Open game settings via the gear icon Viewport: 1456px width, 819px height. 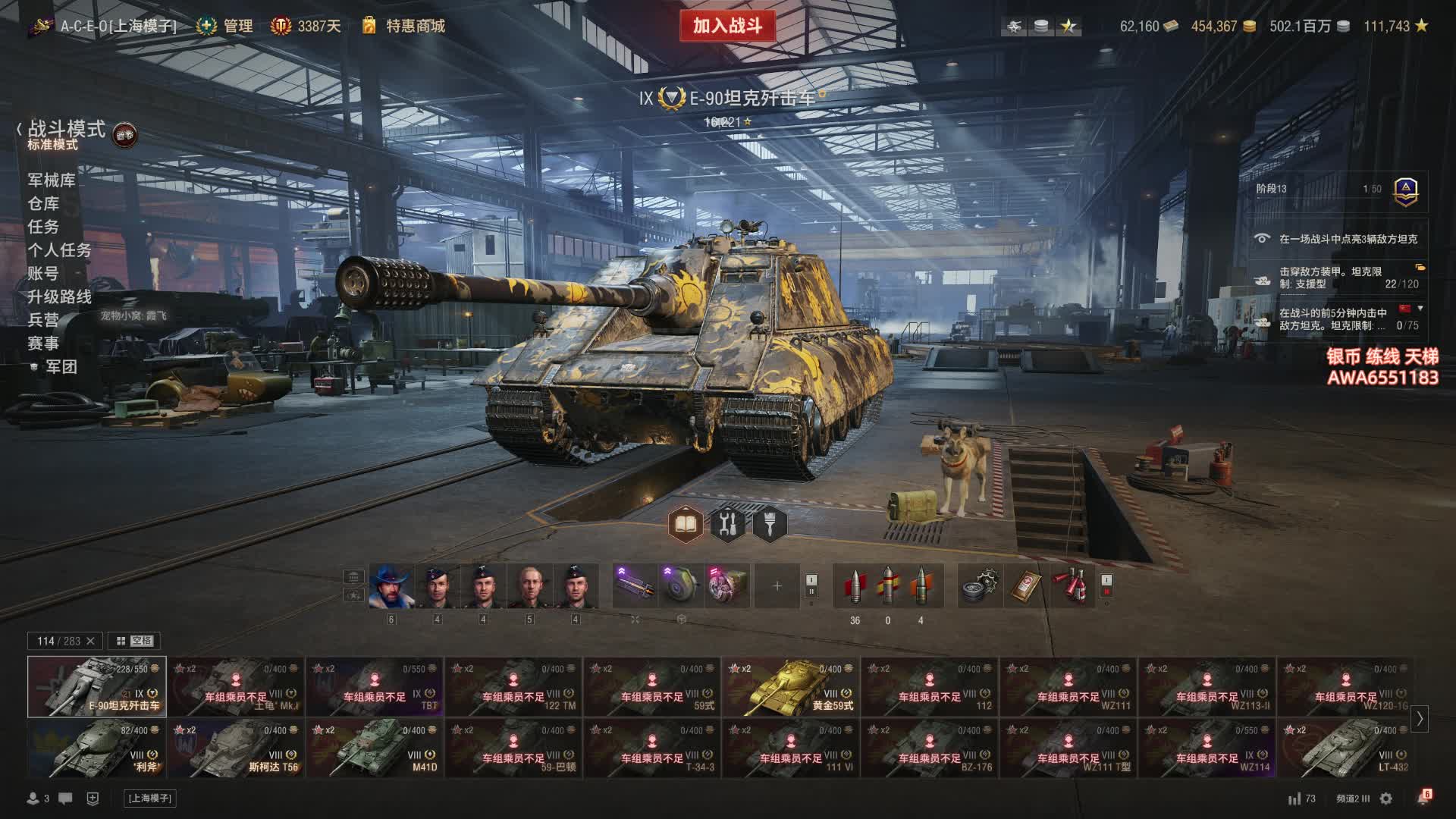1386,799
